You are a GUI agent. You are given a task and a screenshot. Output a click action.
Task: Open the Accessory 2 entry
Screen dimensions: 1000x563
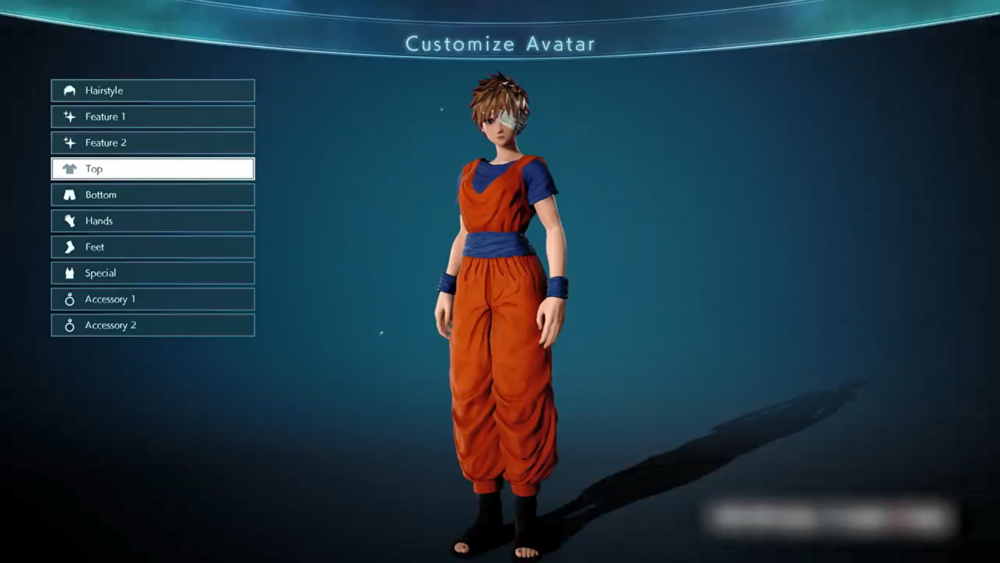click(x=153, y=325)
